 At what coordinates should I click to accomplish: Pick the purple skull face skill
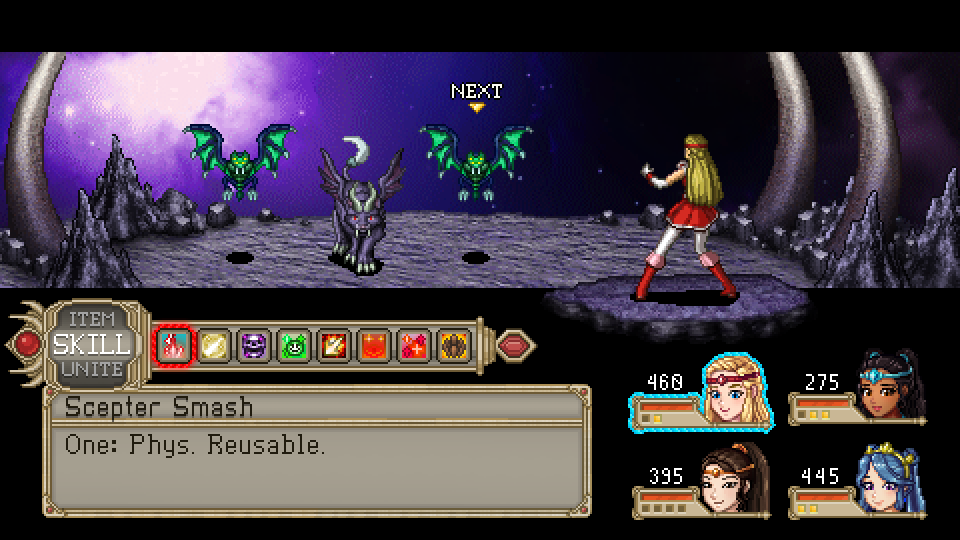(252, 346)
